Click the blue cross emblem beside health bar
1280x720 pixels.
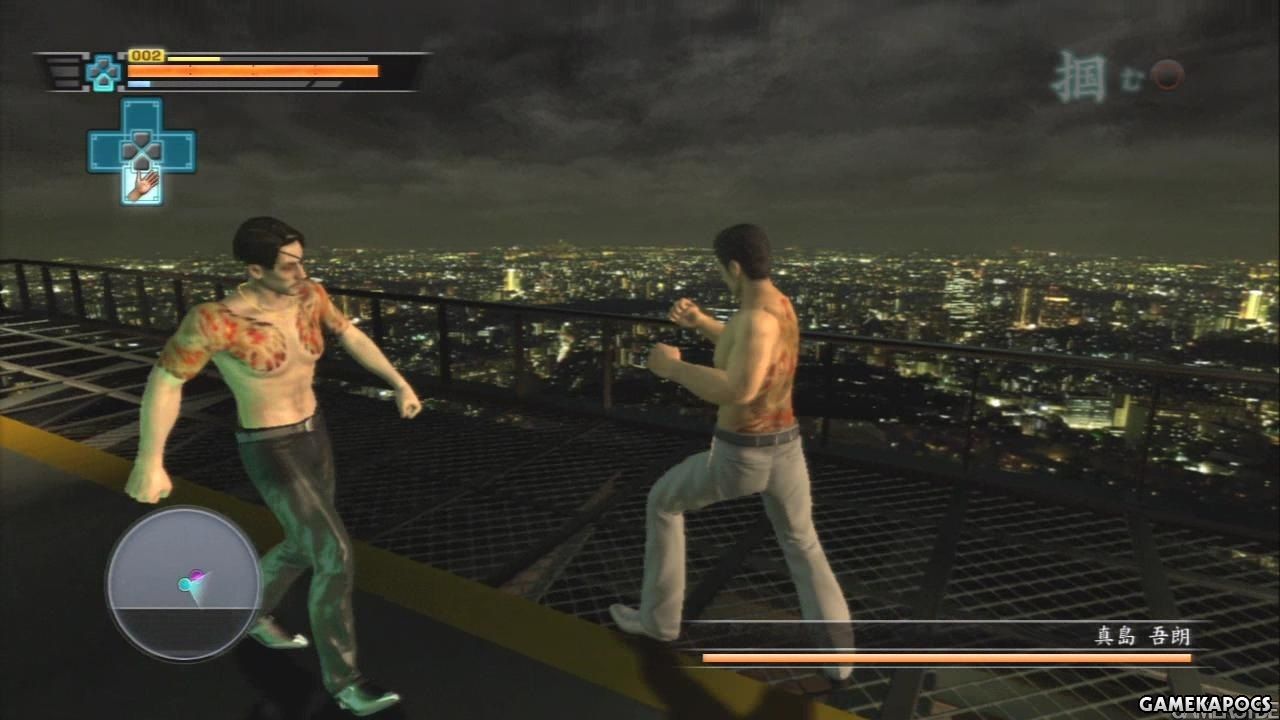pos(102,71)
